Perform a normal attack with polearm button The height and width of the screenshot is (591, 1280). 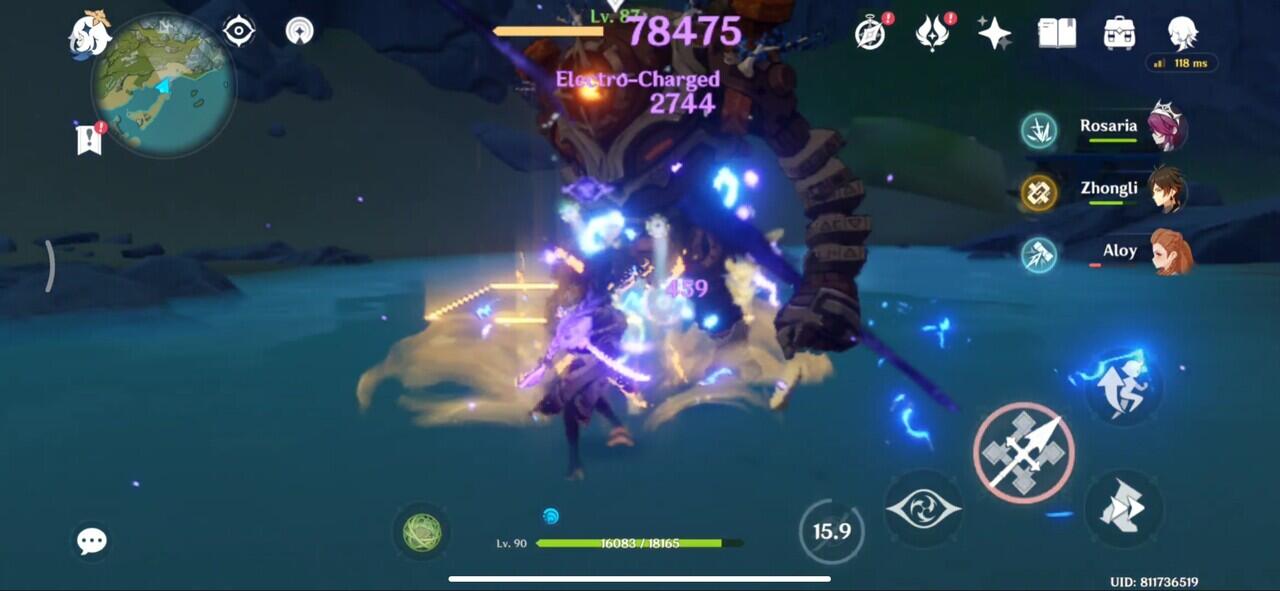tap(1023, 453)
